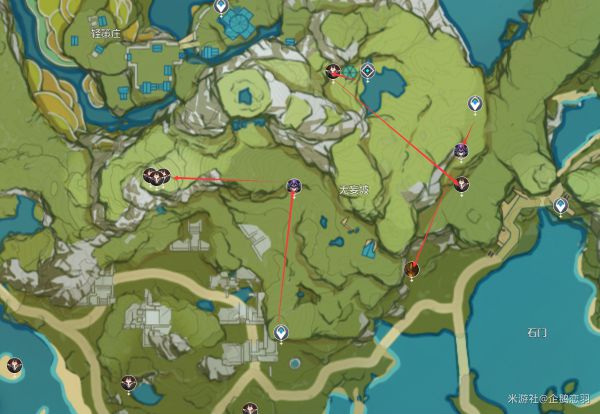
Task: Select the teleport waypoint north of 轻策庄
Action: point(221,7)
